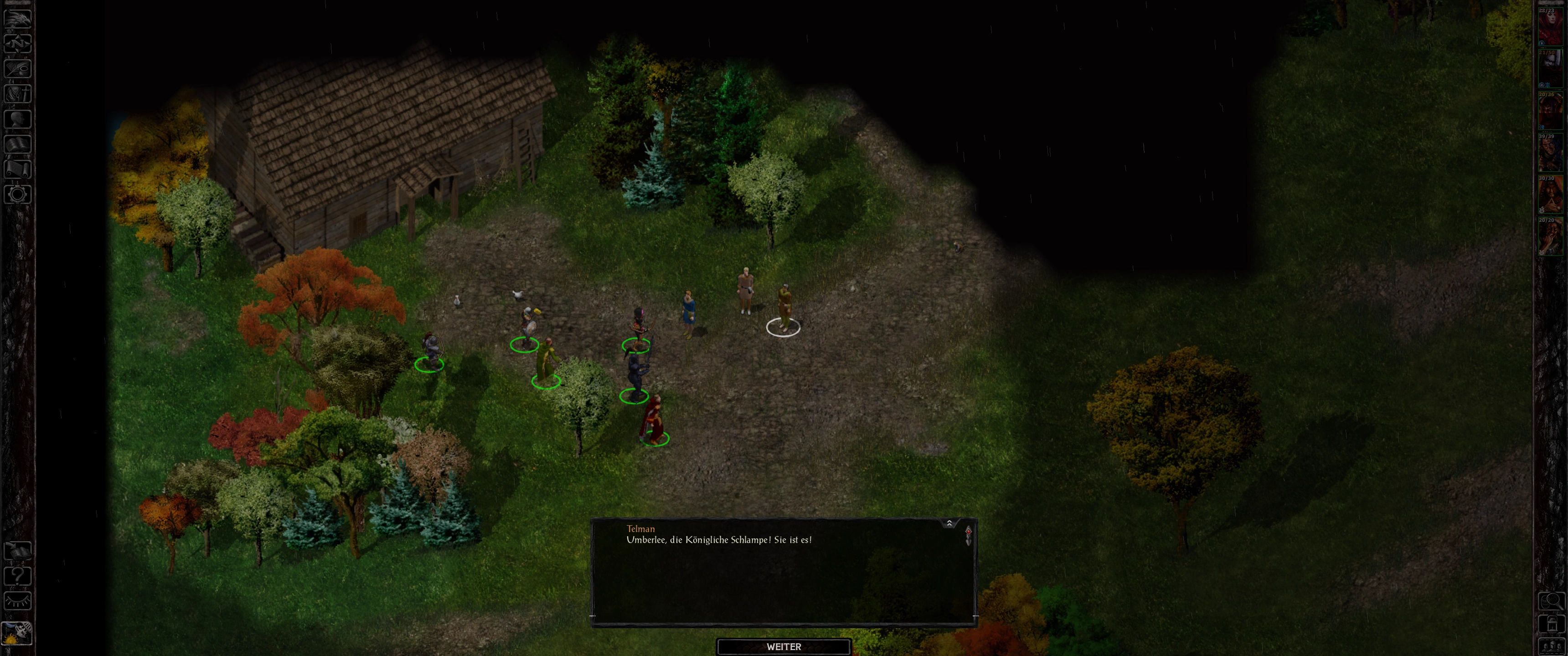Select the party portrait showing 30/30 health
The width and height of the screenshot is (1568, 656).
pyautogui.click(x=1550, y=195)
